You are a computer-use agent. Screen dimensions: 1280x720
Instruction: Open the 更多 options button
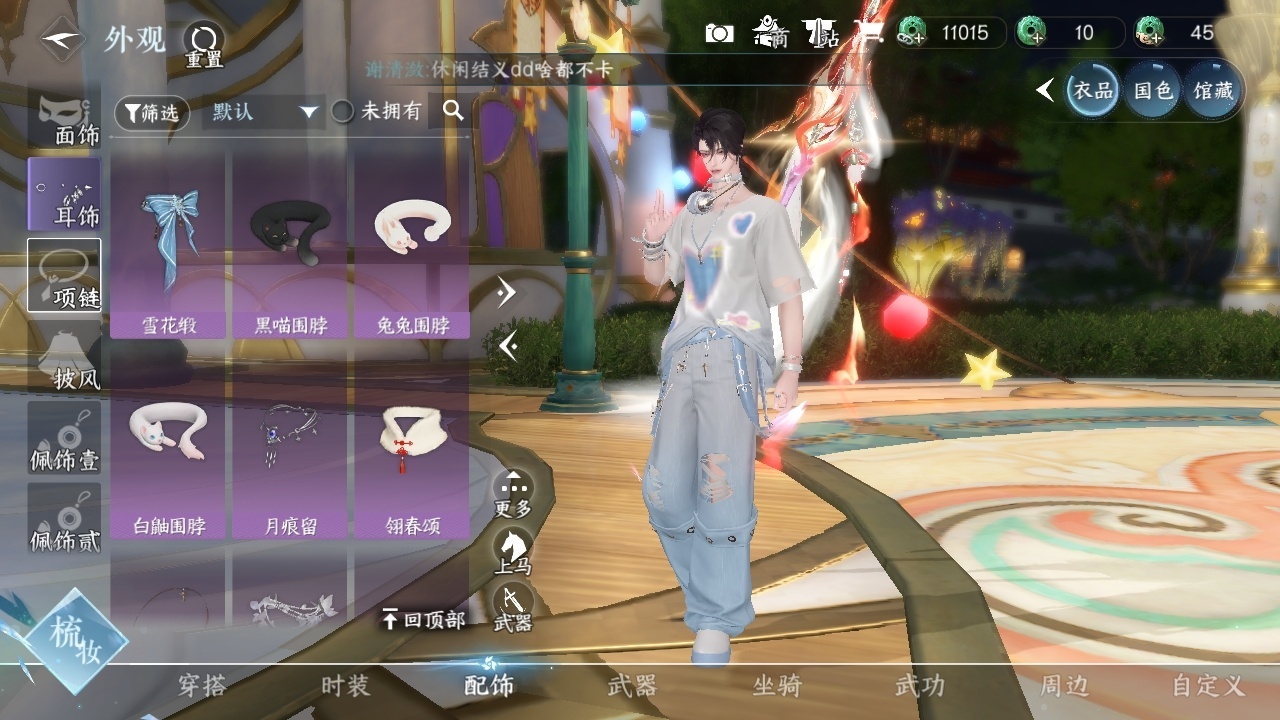pyautogui.click(x=513, y=492)
